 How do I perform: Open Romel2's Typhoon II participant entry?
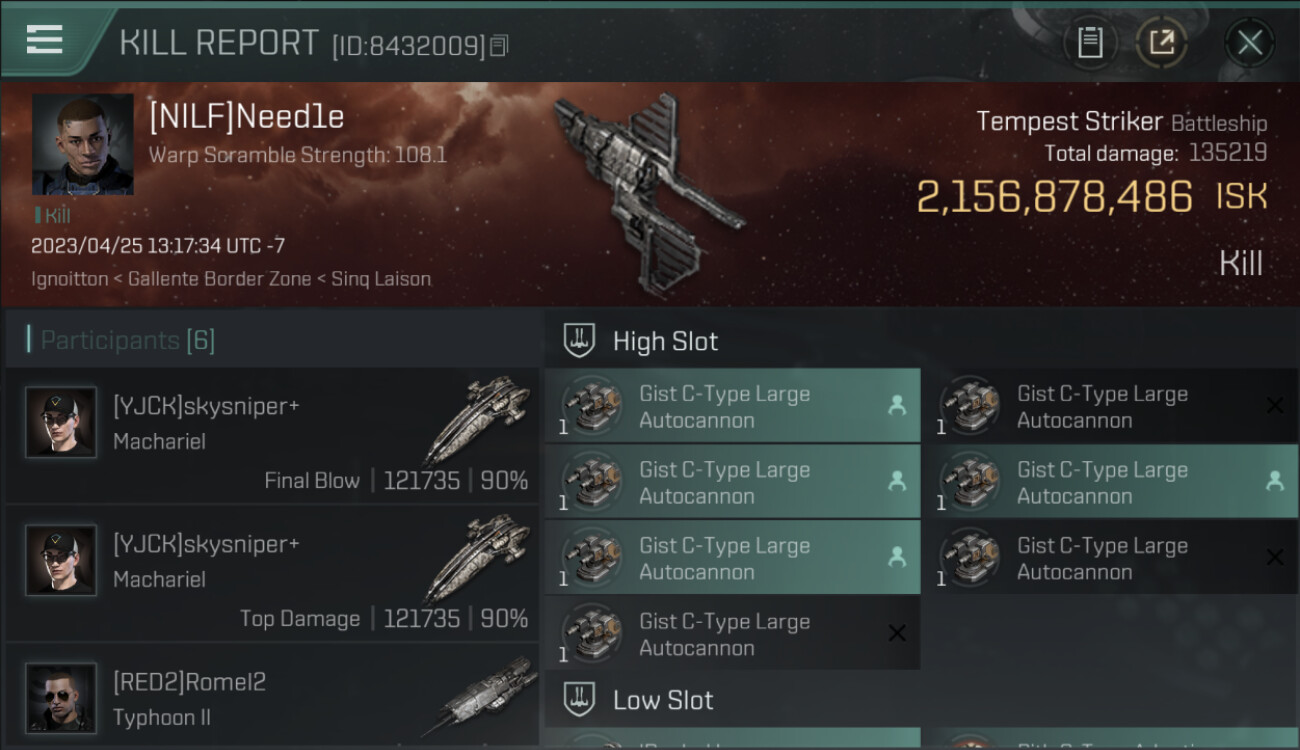tap(272, 698)
